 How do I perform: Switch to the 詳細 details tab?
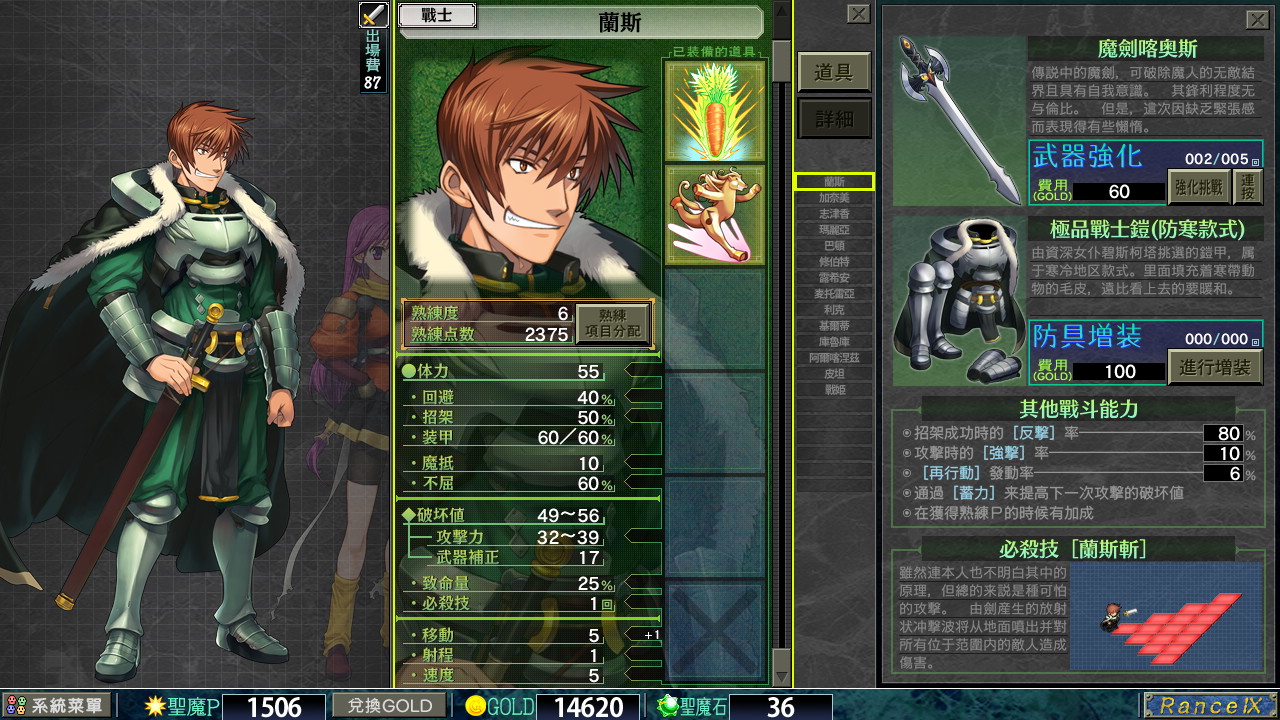pos(833,119)
